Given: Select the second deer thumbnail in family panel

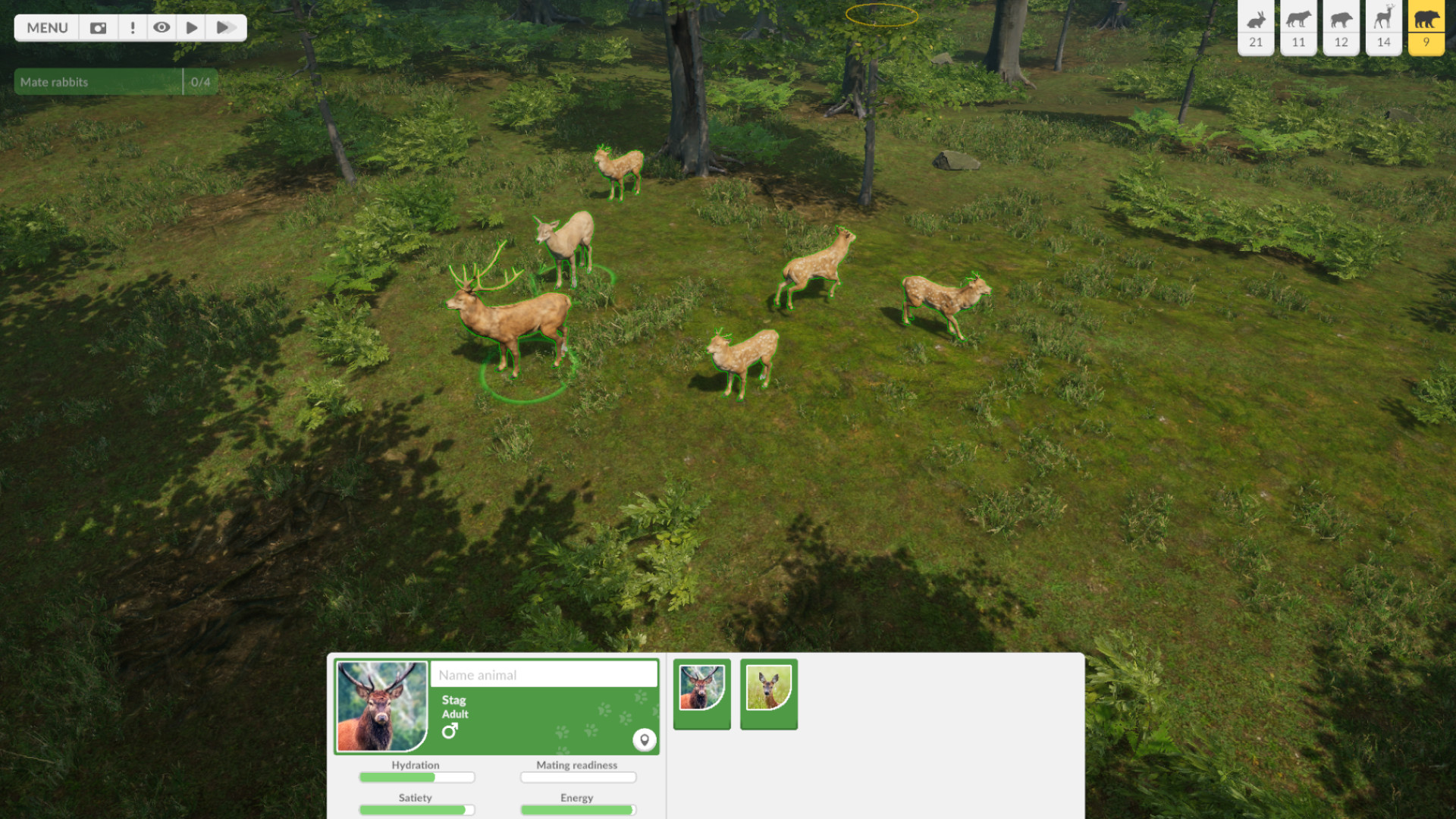Looking at the screenshot, I should (768, 692).
